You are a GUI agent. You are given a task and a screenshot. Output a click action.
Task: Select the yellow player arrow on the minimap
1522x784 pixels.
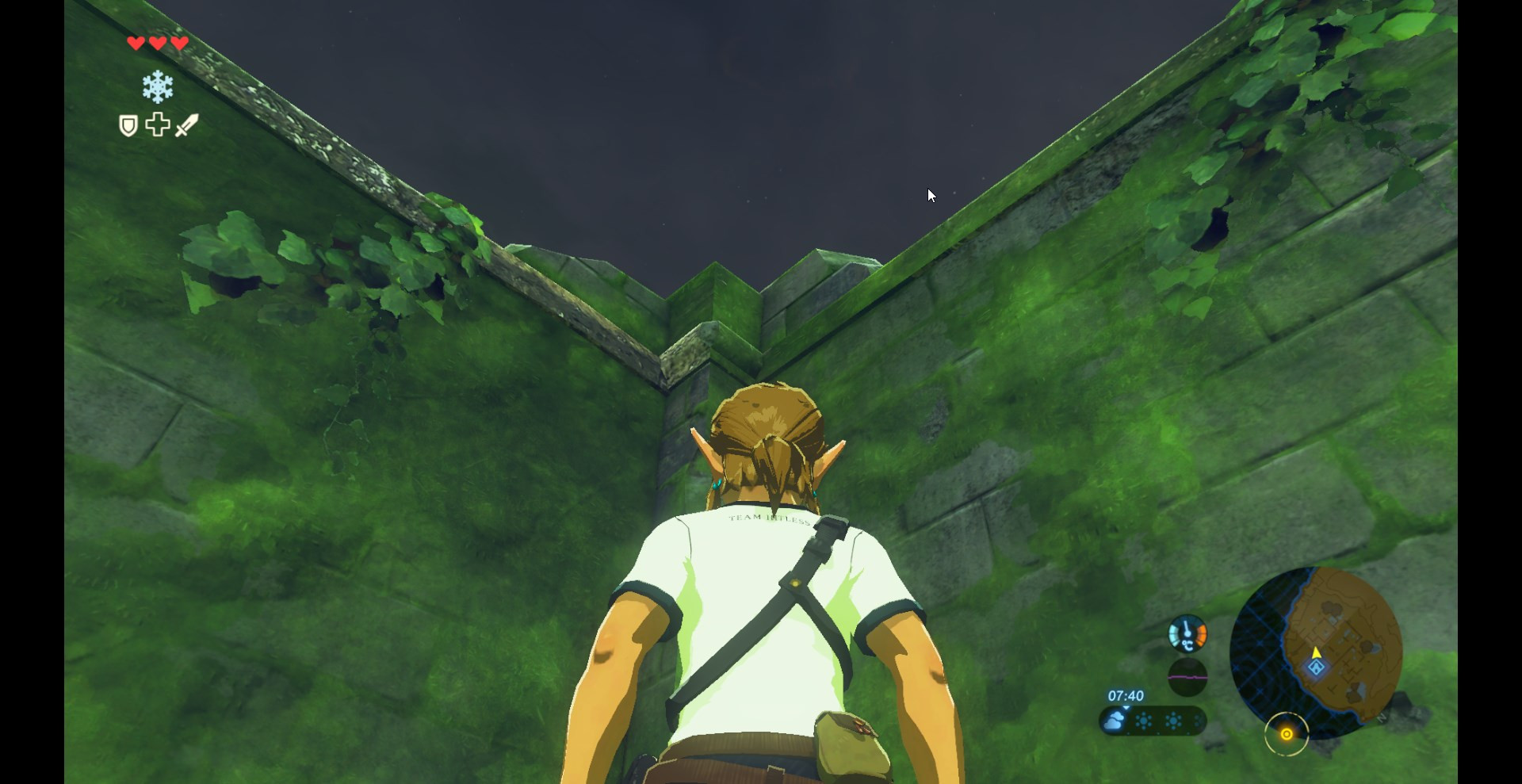1317,653
